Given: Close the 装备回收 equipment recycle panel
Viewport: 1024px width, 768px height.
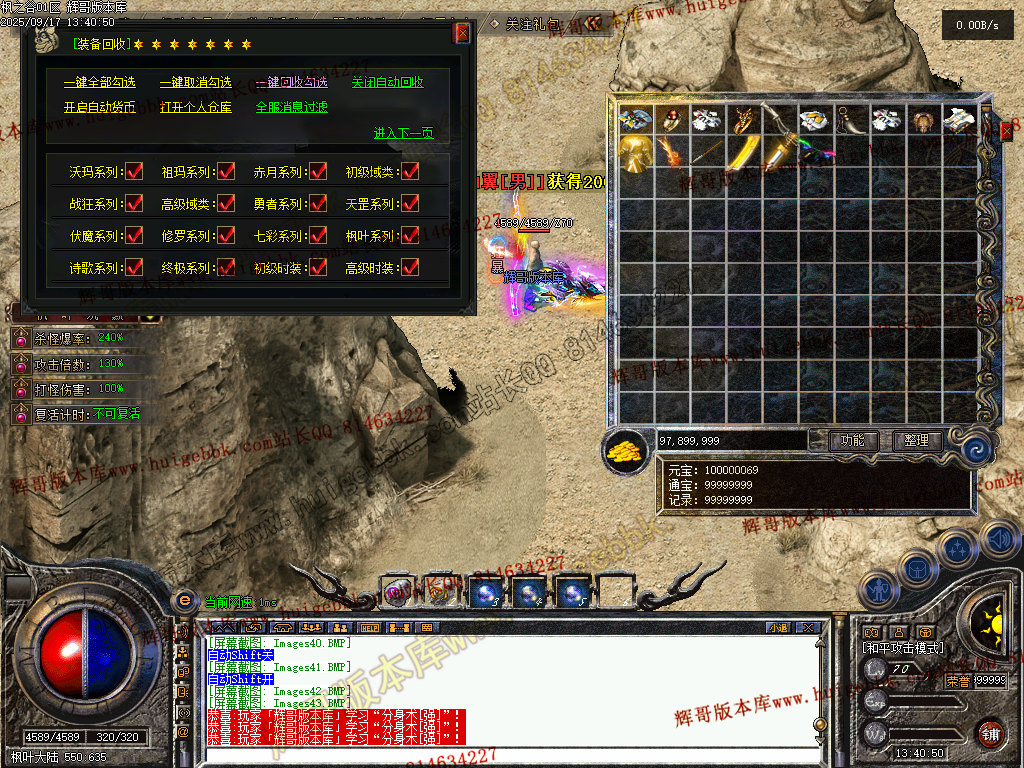Looking at the screenshot, I should tap(462, 33).
